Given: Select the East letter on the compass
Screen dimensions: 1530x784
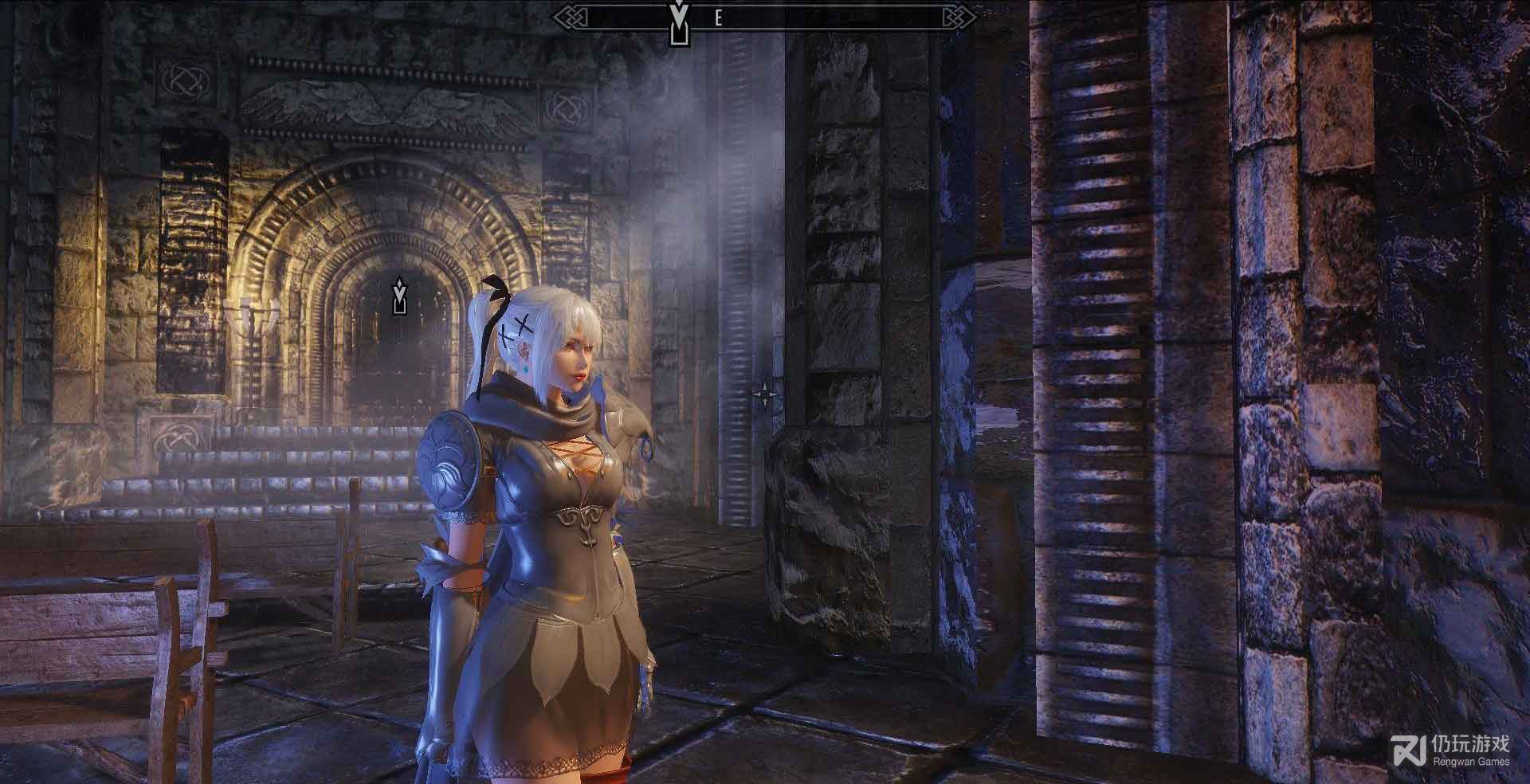Looking at the screenshot, I should point(718,19).
